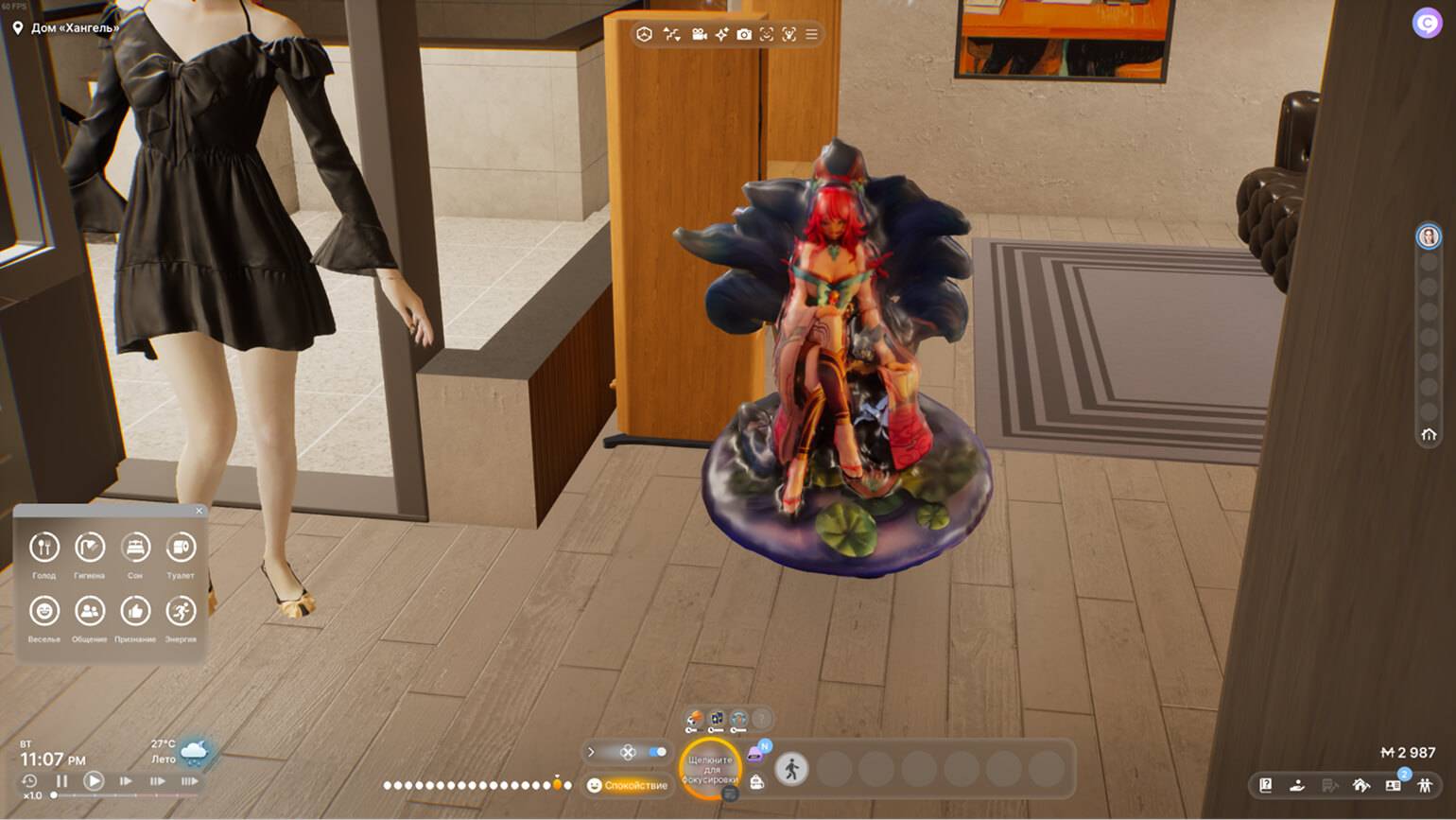Open the top toolbar hamburger menu

point(812,35)
